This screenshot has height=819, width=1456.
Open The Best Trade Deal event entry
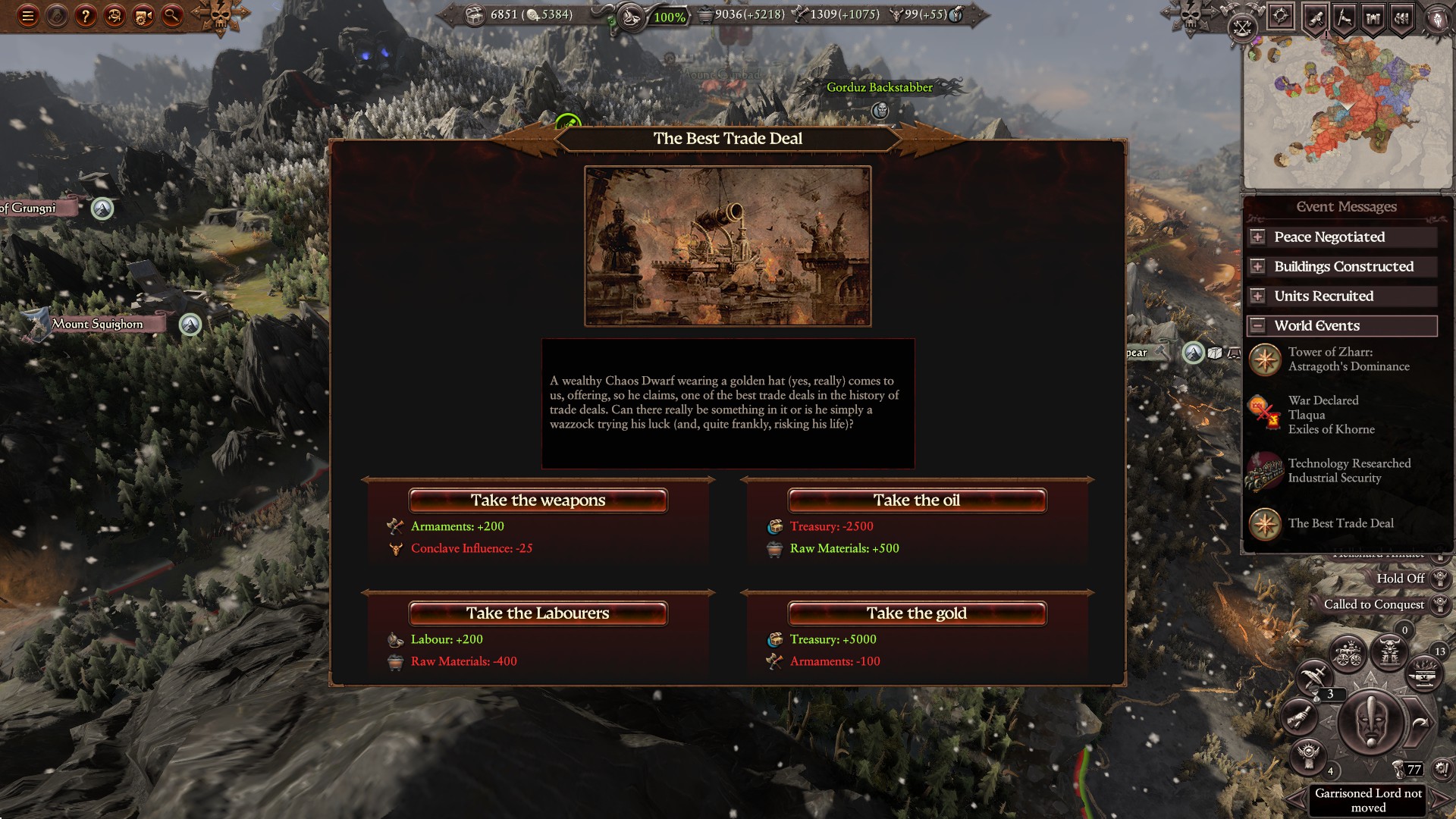tap(1341, 523)
